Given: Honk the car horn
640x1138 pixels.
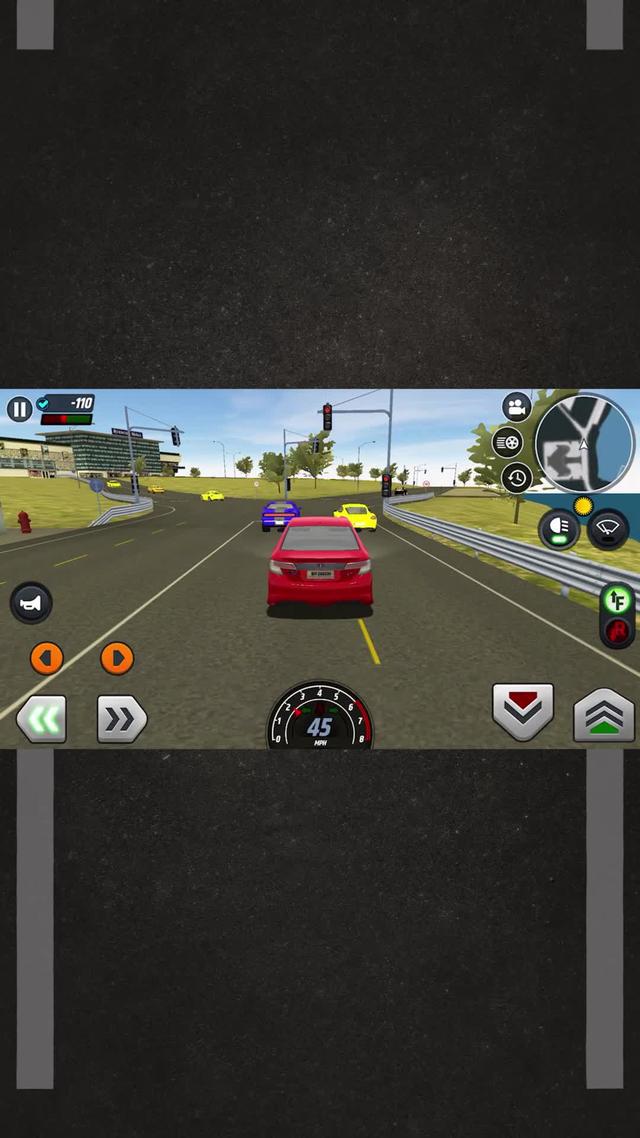Looking at the screenshot, I should pyautogui.click(x=31, y=602).
